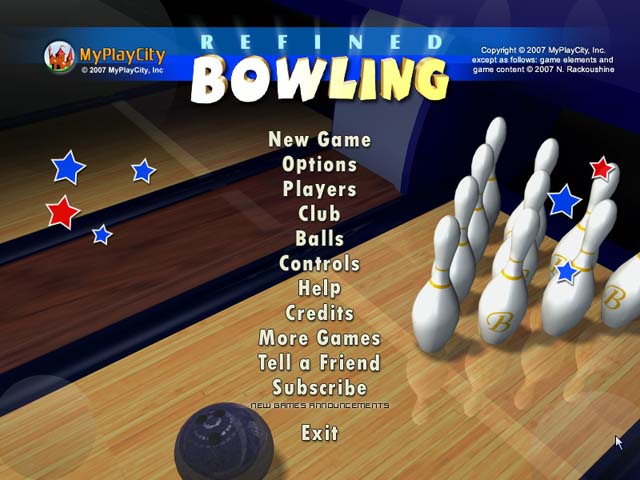Image resolution: width=640 pixels, height=480 pixels.
Task: Choose Tell a Friend
Action: 319,363
